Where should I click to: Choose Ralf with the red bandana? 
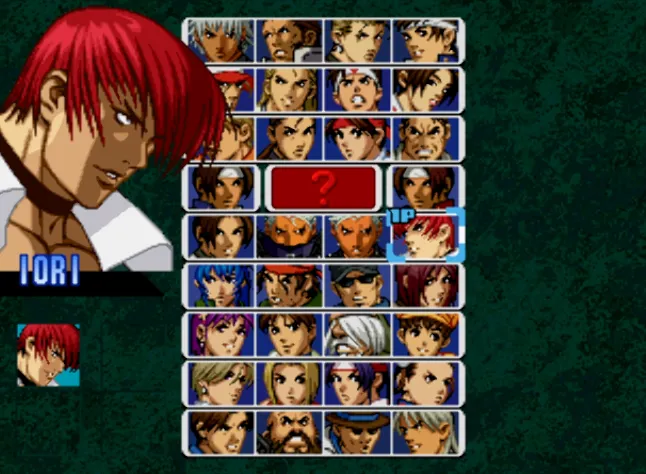(290, 285)
